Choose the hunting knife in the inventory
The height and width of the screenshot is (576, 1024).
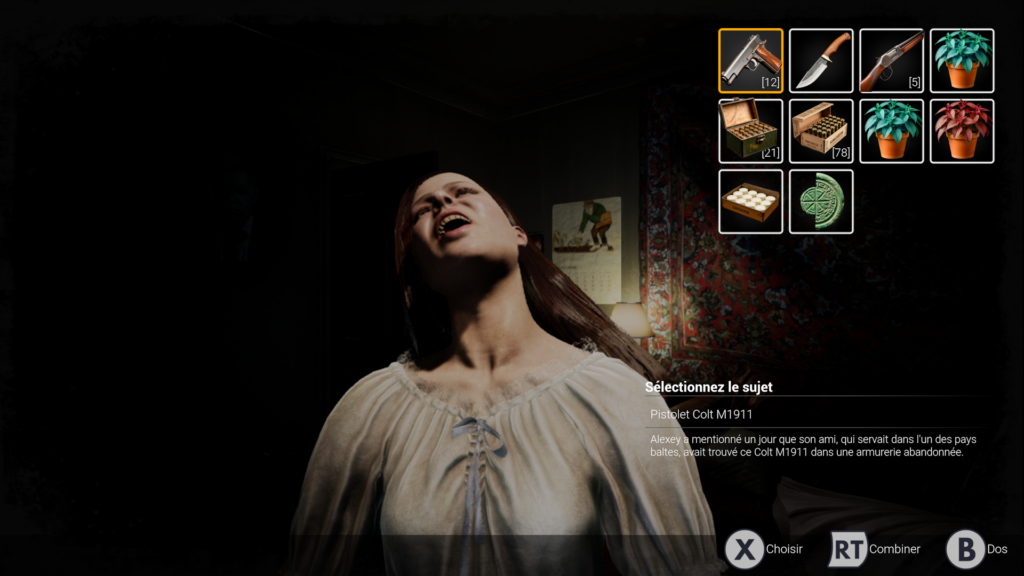[x=821, y=61]
